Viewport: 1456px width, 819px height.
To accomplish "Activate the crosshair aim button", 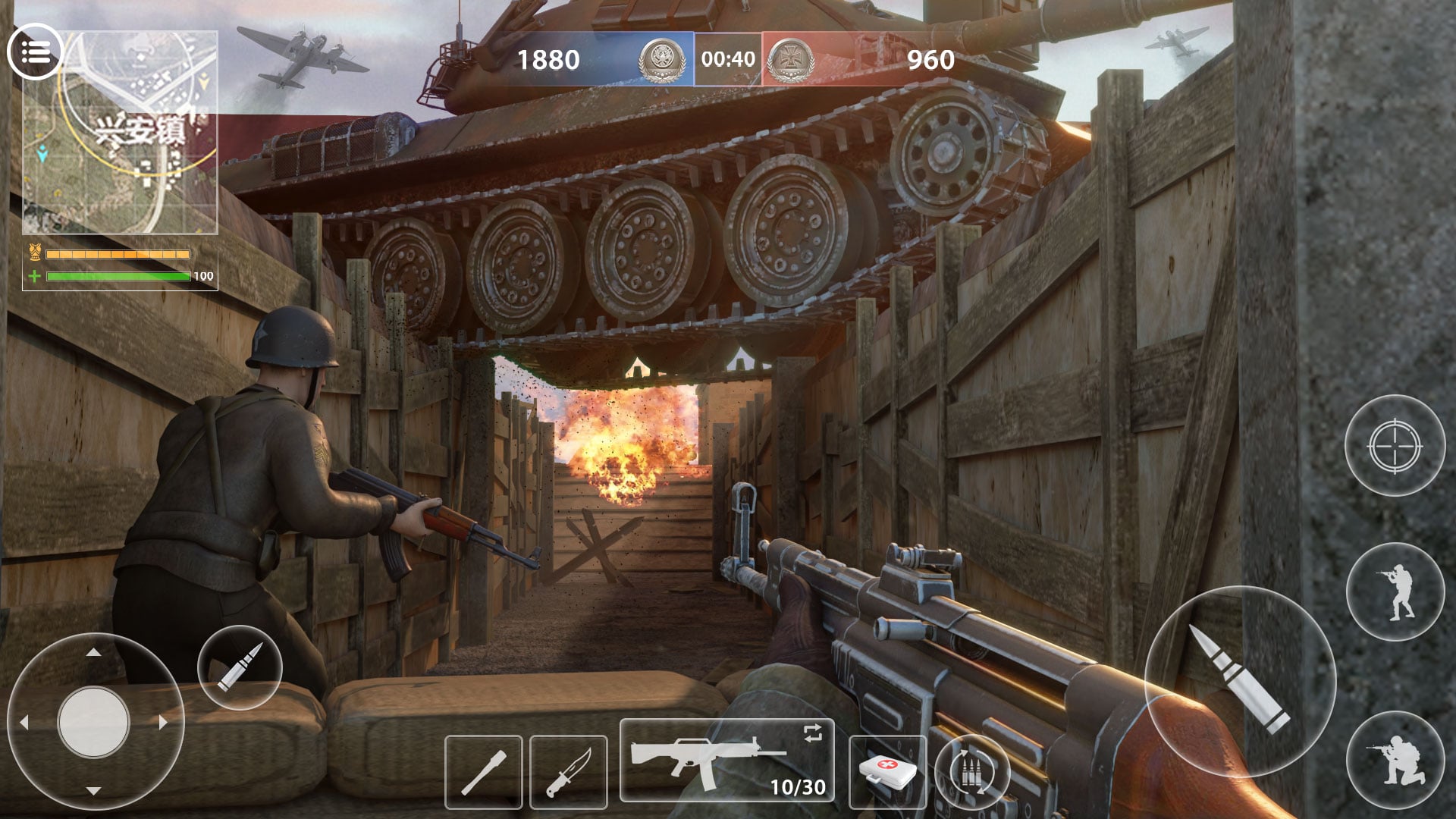I will 1395,446.
